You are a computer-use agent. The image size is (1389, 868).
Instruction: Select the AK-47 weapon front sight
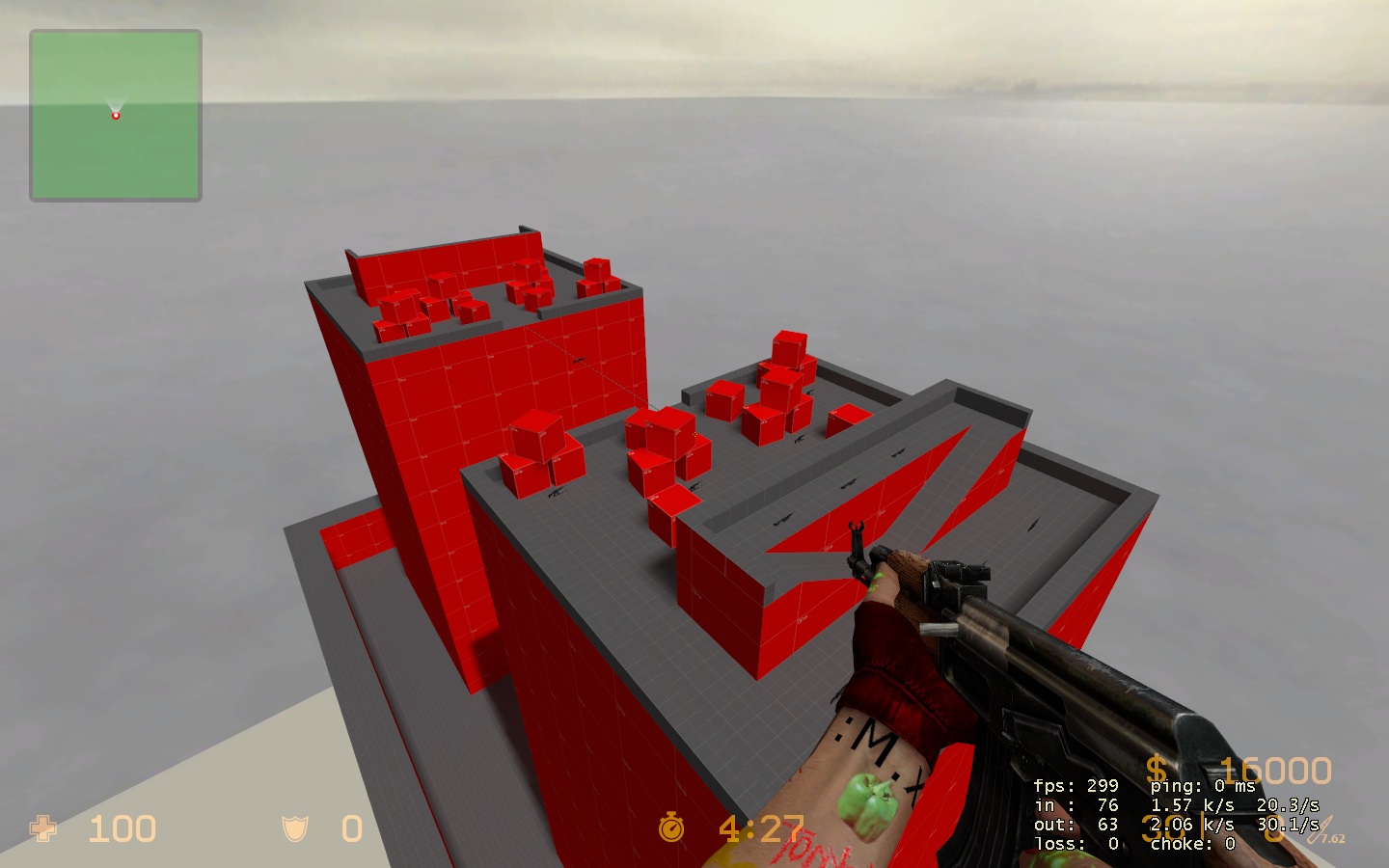pyautogui.click(x=857, y=532)
